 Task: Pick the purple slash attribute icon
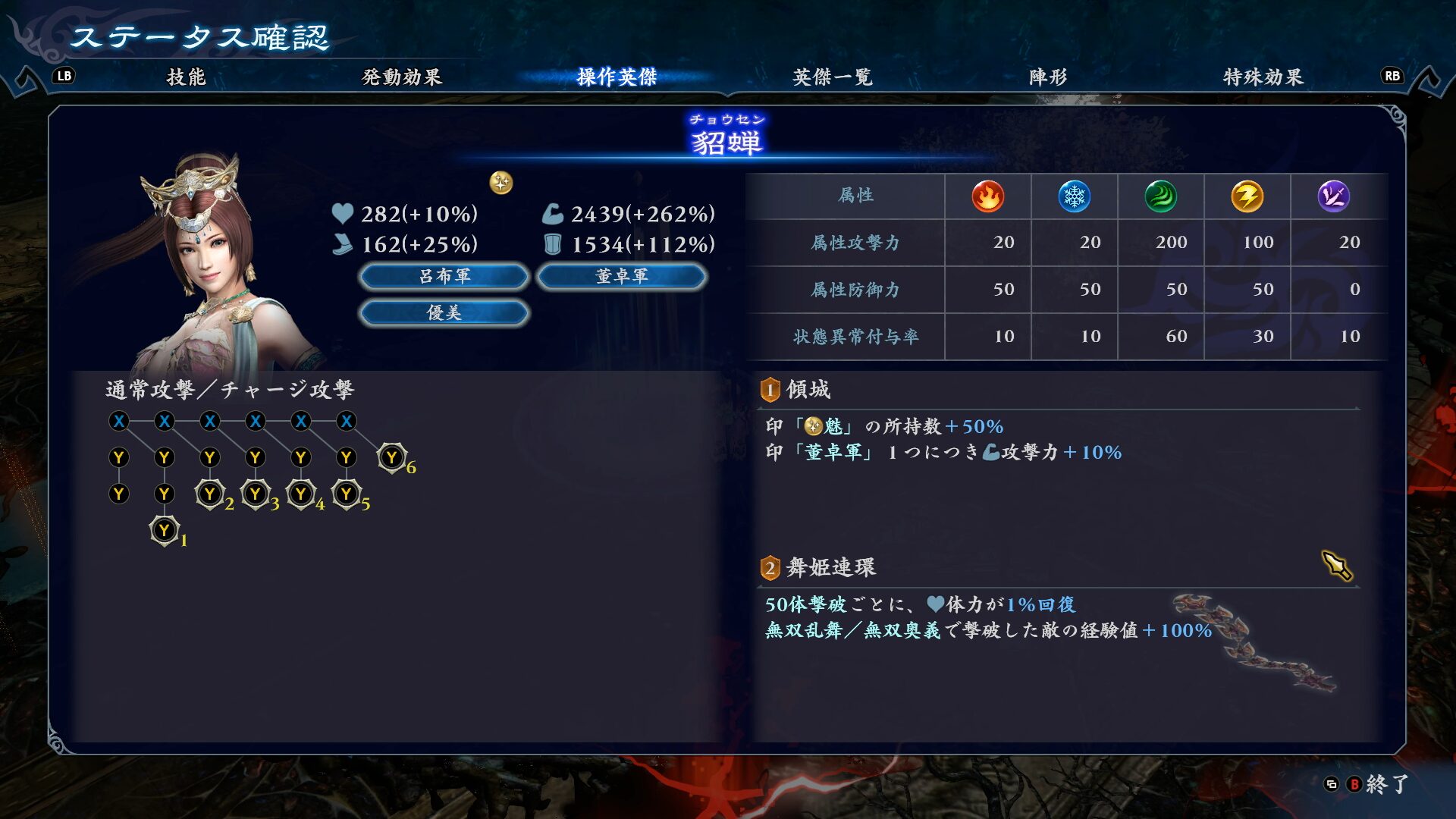(1333, 196)
